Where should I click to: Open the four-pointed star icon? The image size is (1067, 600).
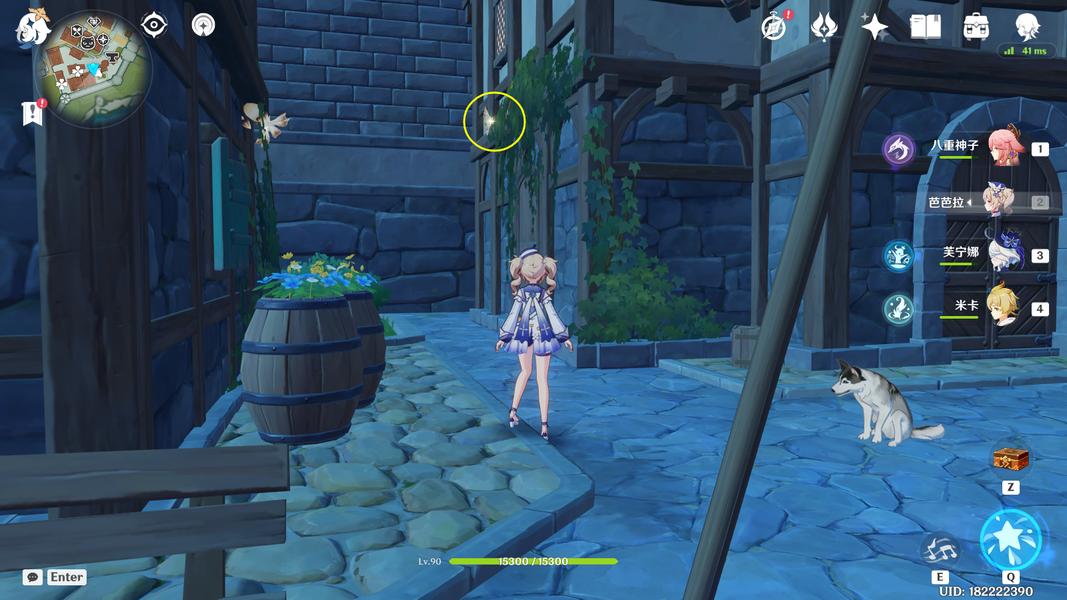[874, 27]
